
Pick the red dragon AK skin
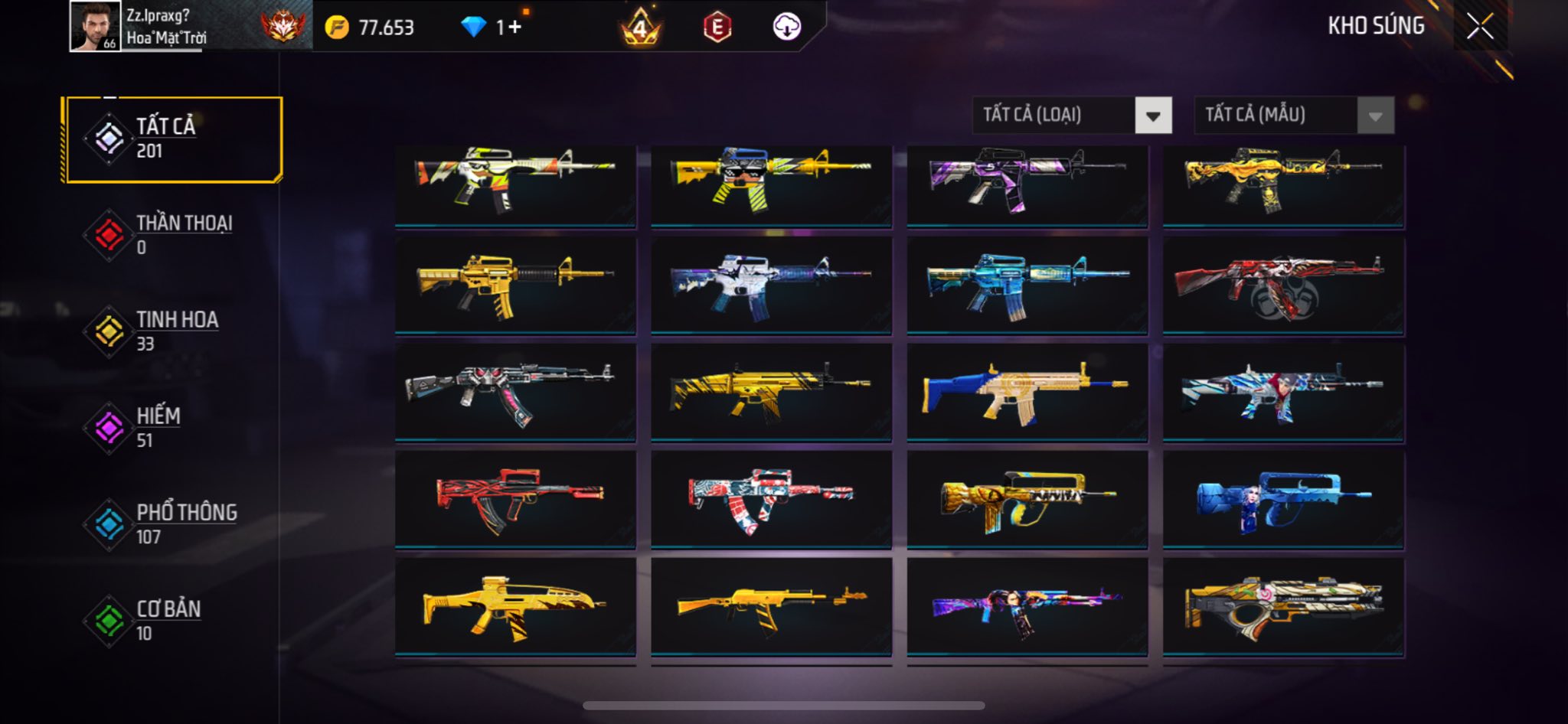(1283, 285)
